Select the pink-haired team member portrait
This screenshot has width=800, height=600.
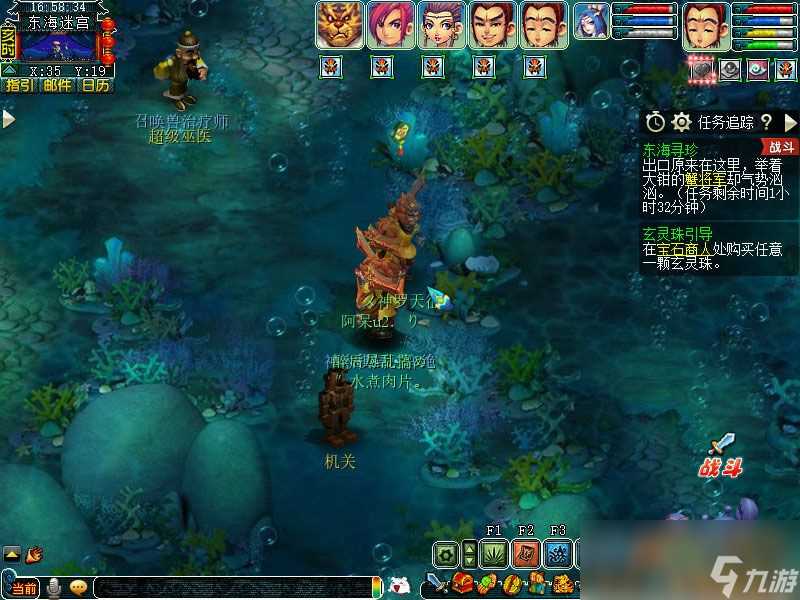(x=390, y=25)
